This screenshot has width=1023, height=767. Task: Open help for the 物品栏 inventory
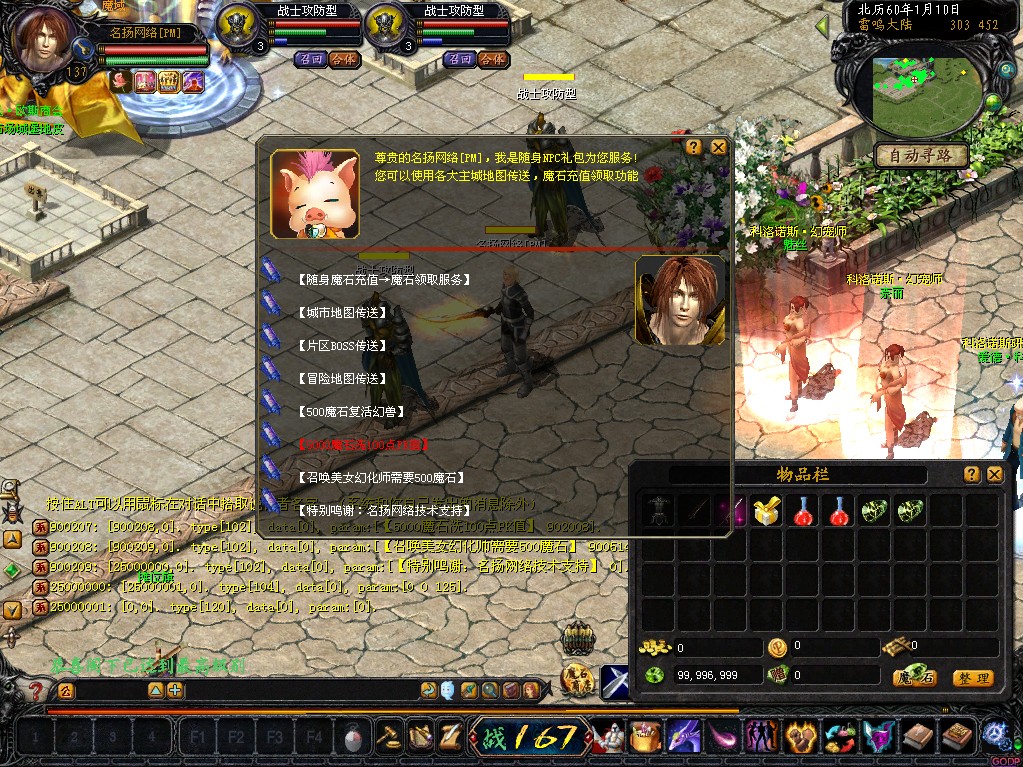pos(971,474)
